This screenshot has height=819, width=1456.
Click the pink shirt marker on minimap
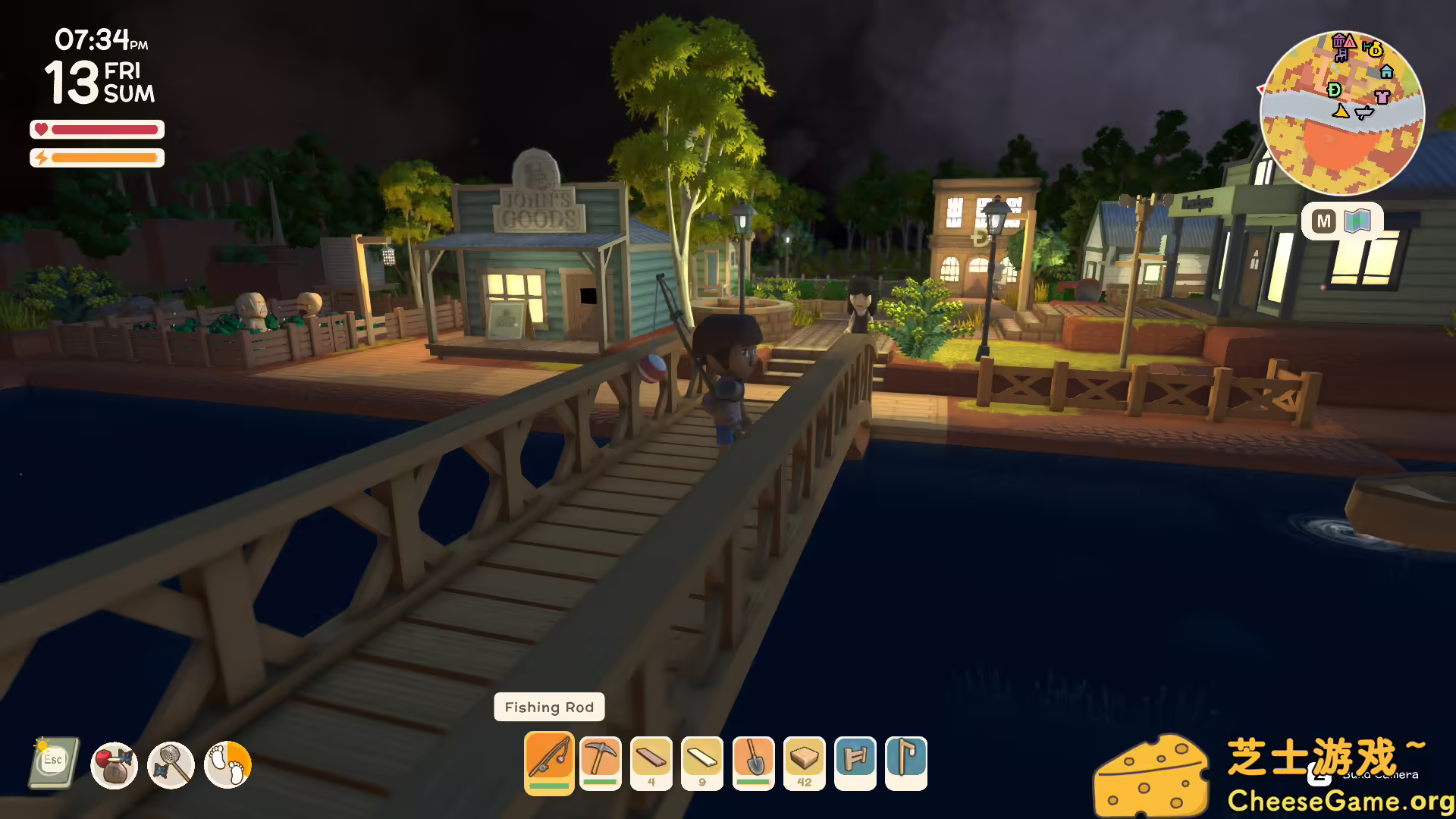[1382, 96]
